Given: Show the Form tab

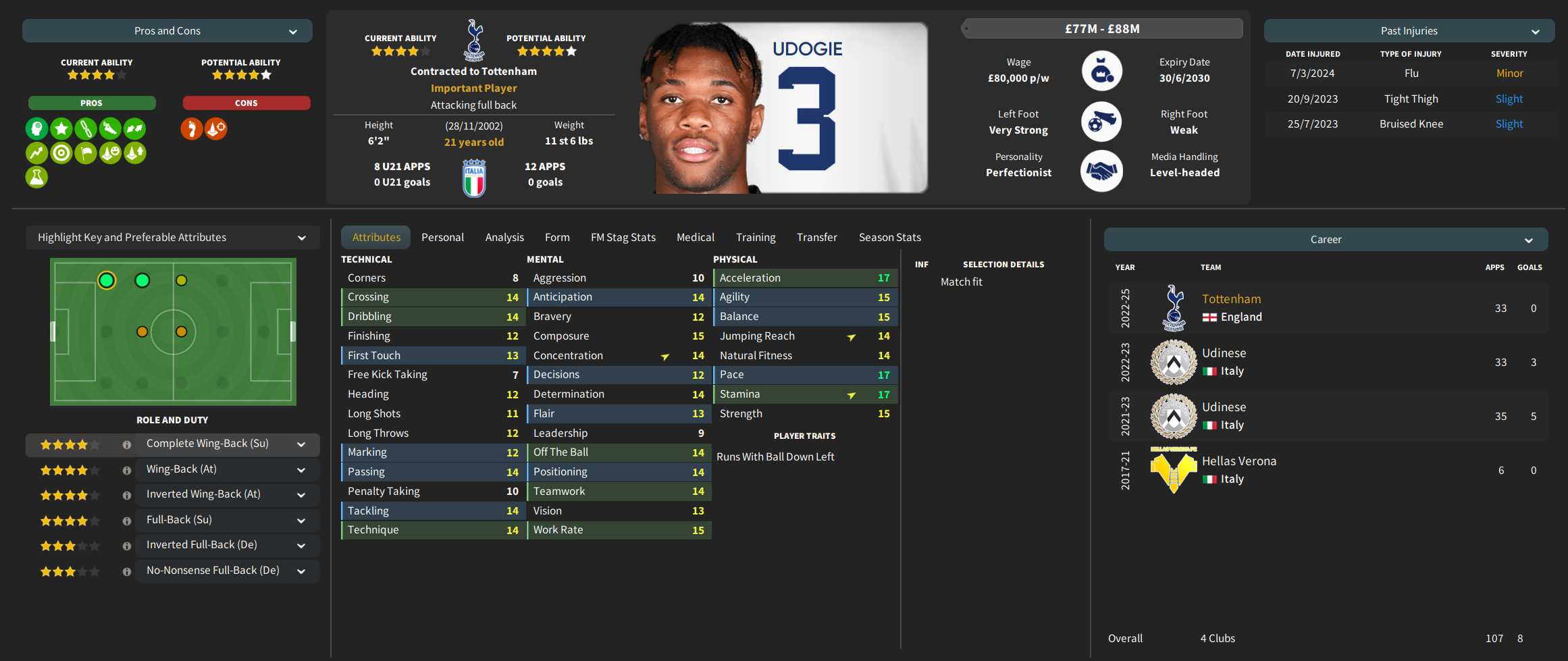Looking at the screenshot, I should click(x=557, y=238).
